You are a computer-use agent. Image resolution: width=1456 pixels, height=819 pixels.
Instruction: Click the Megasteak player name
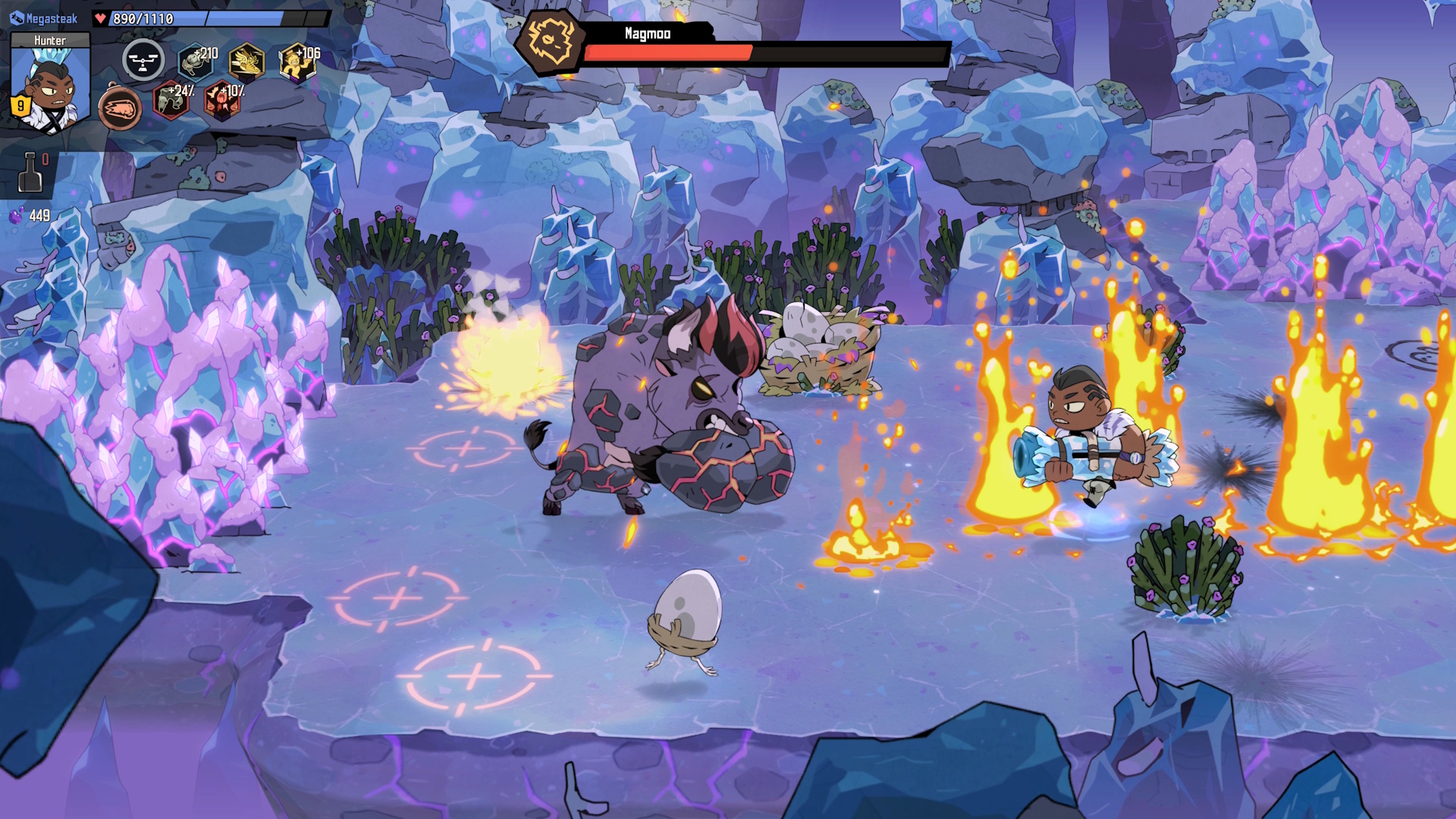tap(51, 18)
